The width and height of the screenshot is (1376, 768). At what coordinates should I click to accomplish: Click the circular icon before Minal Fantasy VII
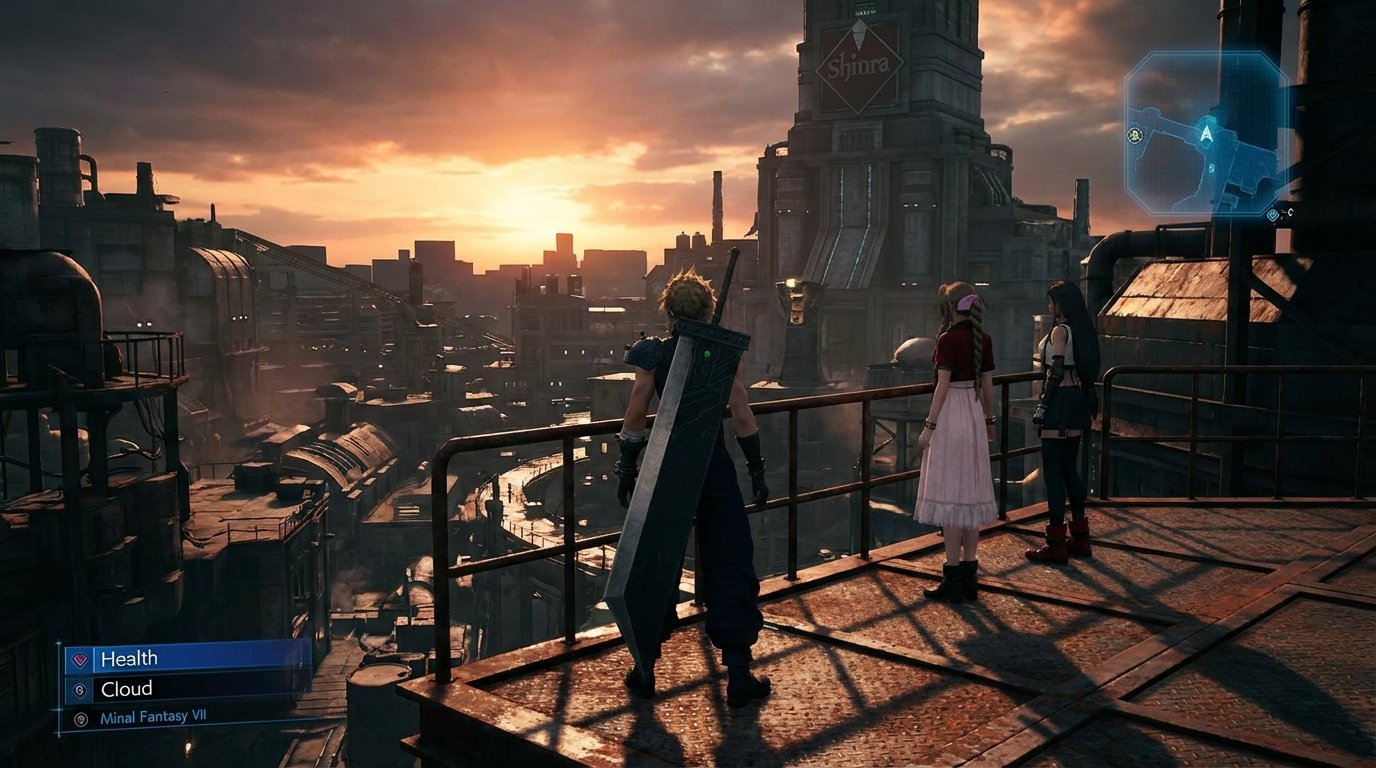[81, 719]
